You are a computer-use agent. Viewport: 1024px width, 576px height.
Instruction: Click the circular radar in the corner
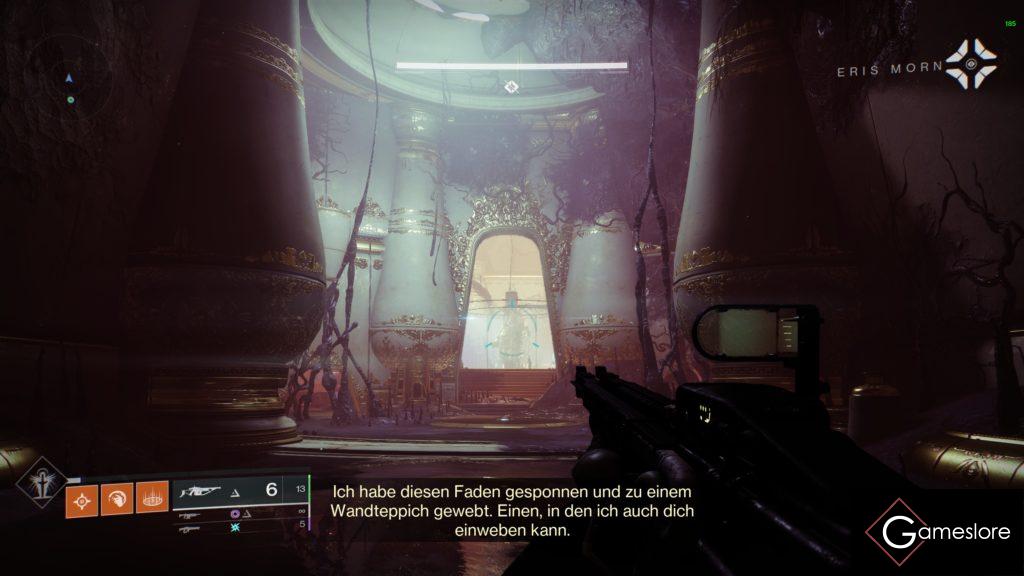pos(69,78)
